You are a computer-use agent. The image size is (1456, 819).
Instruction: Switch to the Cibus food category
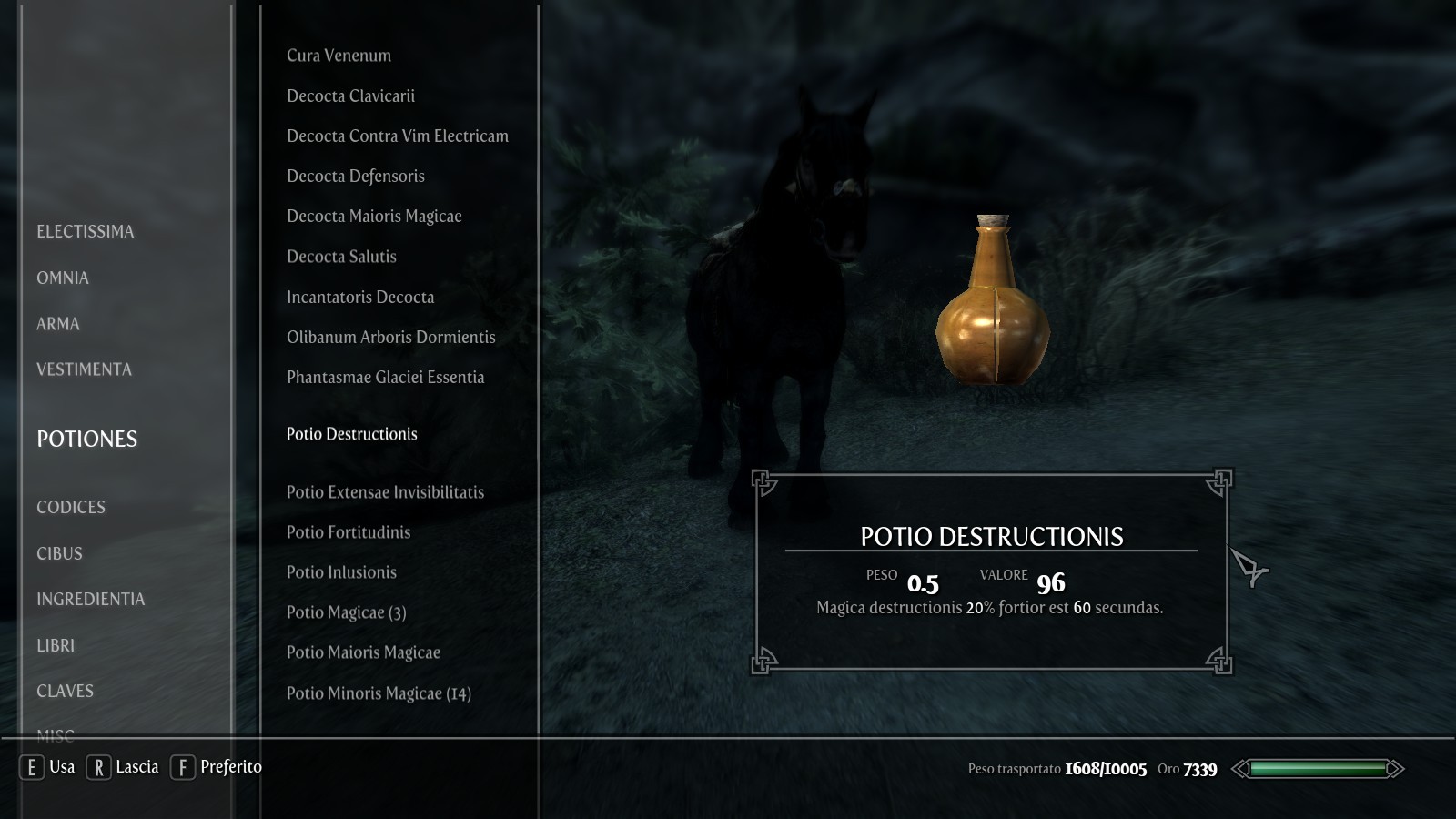click(x=59, y=554)
